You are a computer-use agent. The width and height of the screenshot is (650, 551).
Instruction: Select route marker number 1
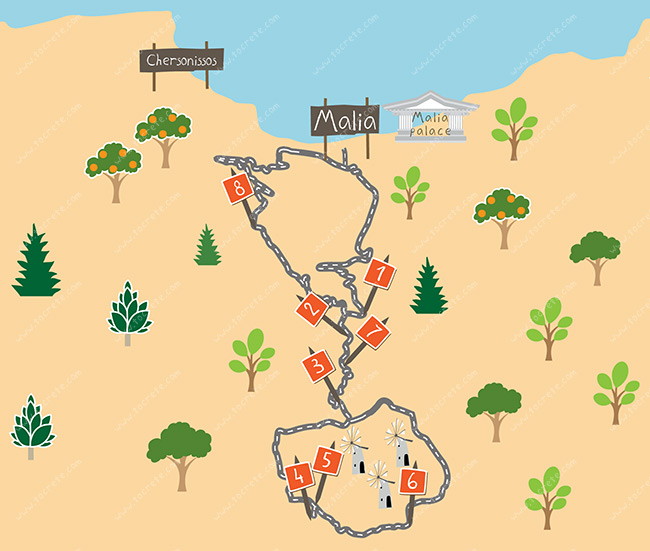pyautogui.click(x=379, y=272)
